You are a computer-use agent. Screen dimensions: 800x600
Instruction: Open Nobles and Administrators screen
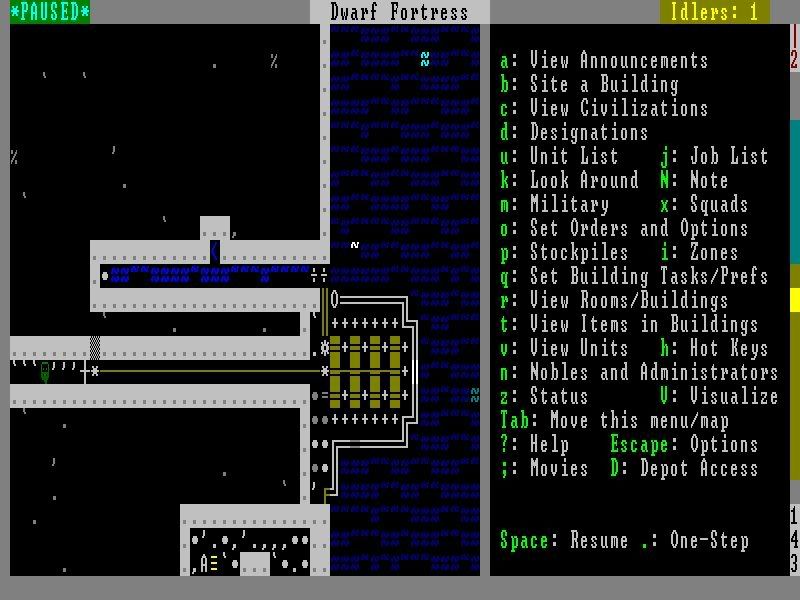tap(639, 373)
